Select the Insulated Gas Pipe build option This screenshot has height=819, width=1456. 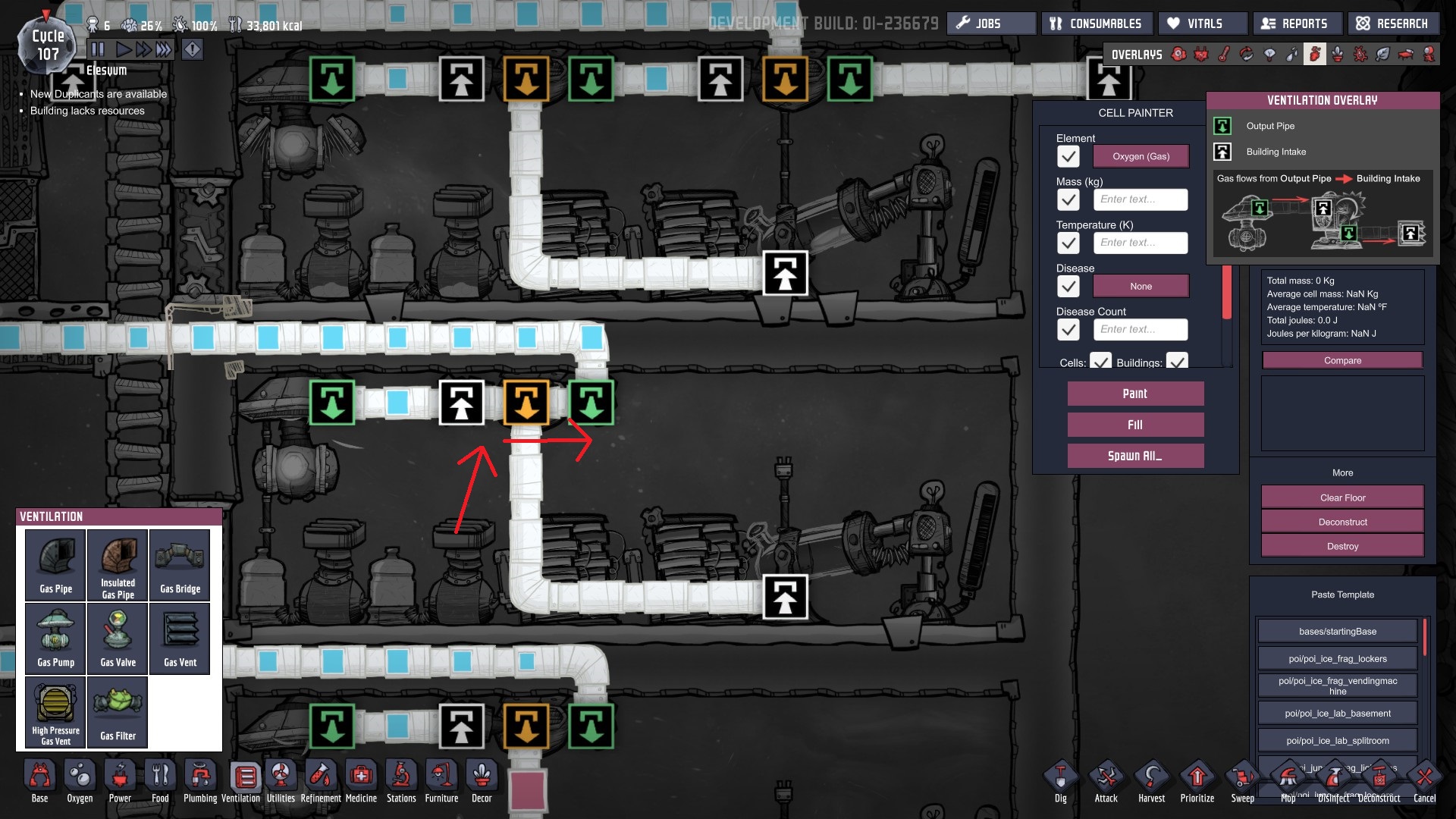(x=117, y=565)
